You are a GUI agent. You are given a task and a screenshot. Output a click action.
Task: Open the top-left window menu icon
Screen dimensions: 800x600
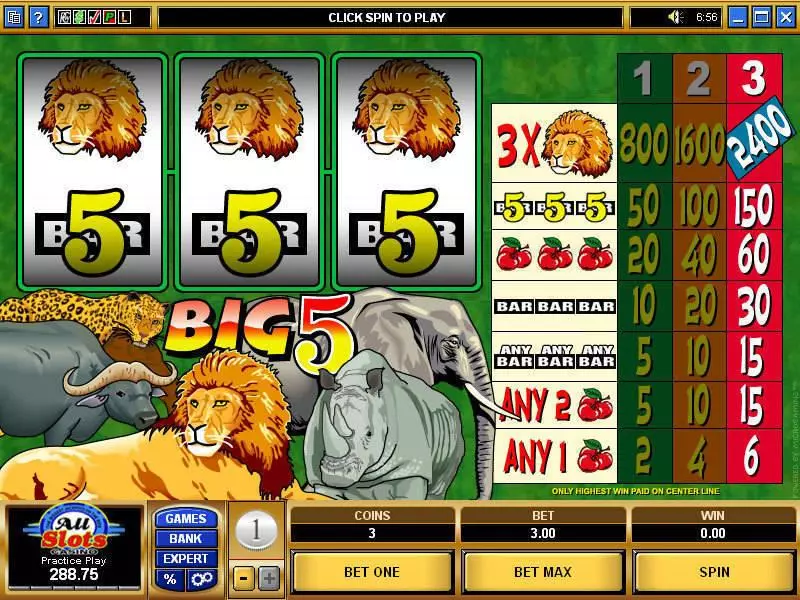coord(14,17)
